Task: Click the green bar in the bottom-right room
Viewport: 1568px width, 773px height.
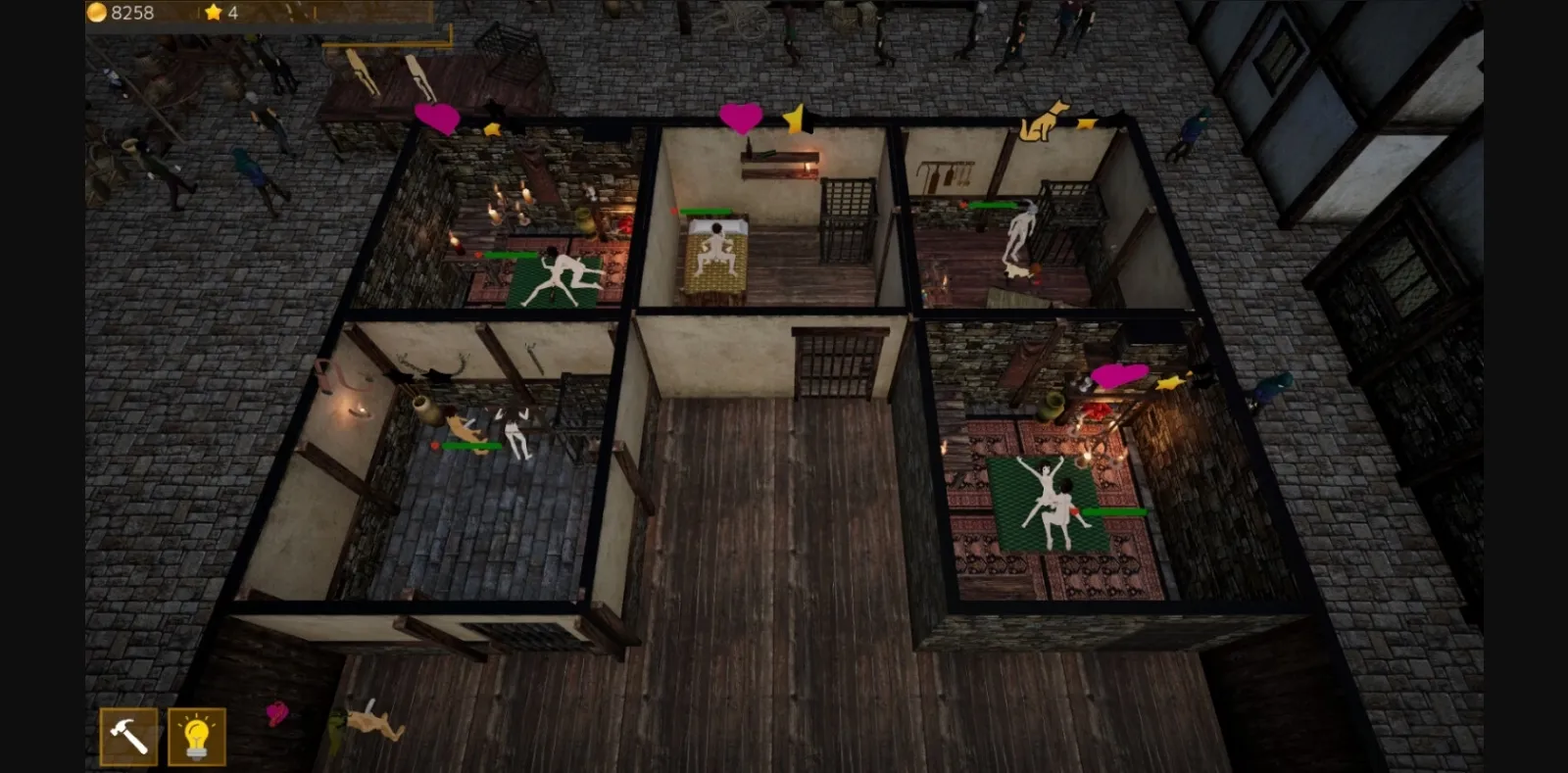Action: point(1117,510)
